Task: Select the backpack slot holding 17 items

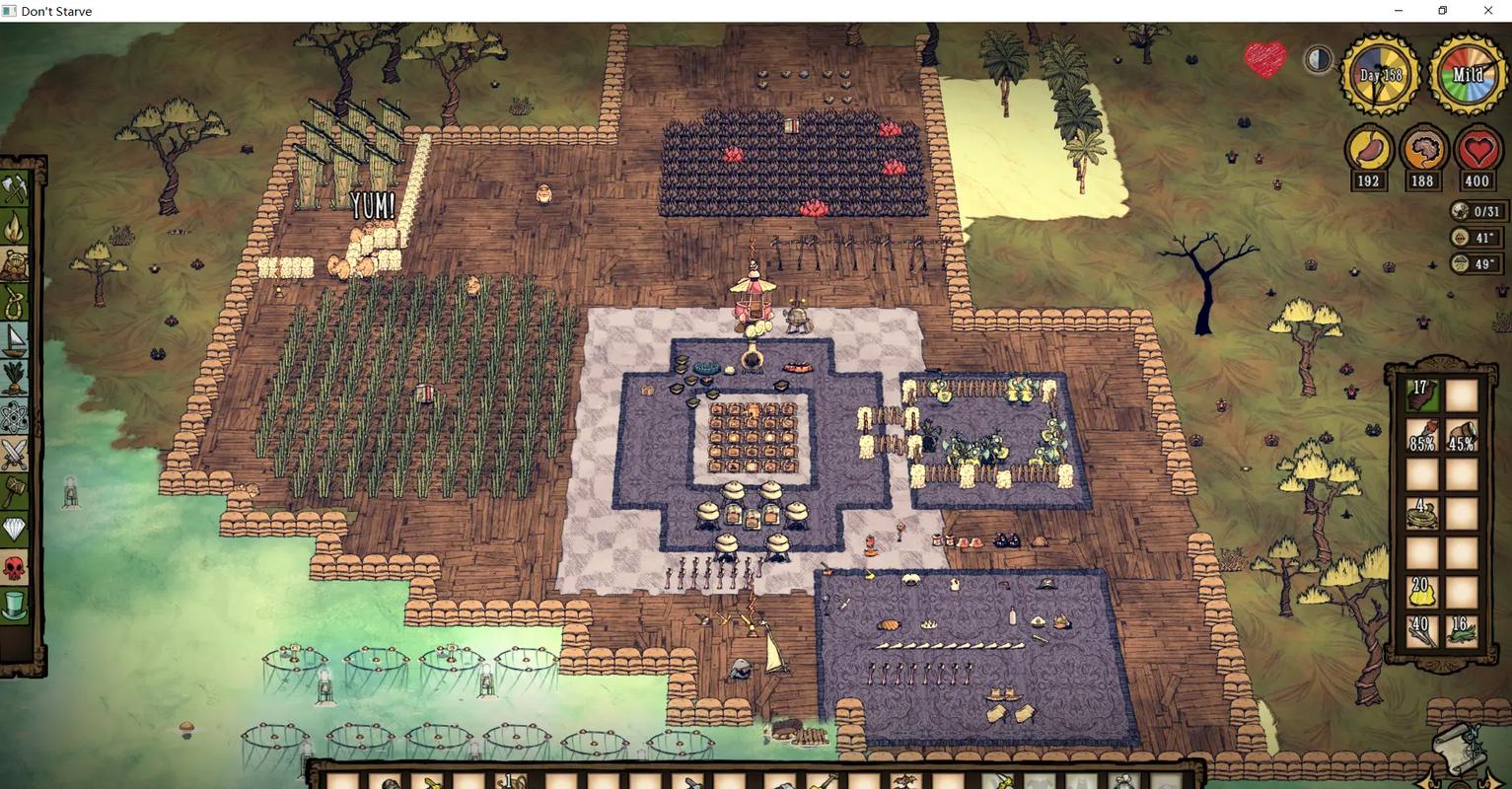Action: 1421,395
